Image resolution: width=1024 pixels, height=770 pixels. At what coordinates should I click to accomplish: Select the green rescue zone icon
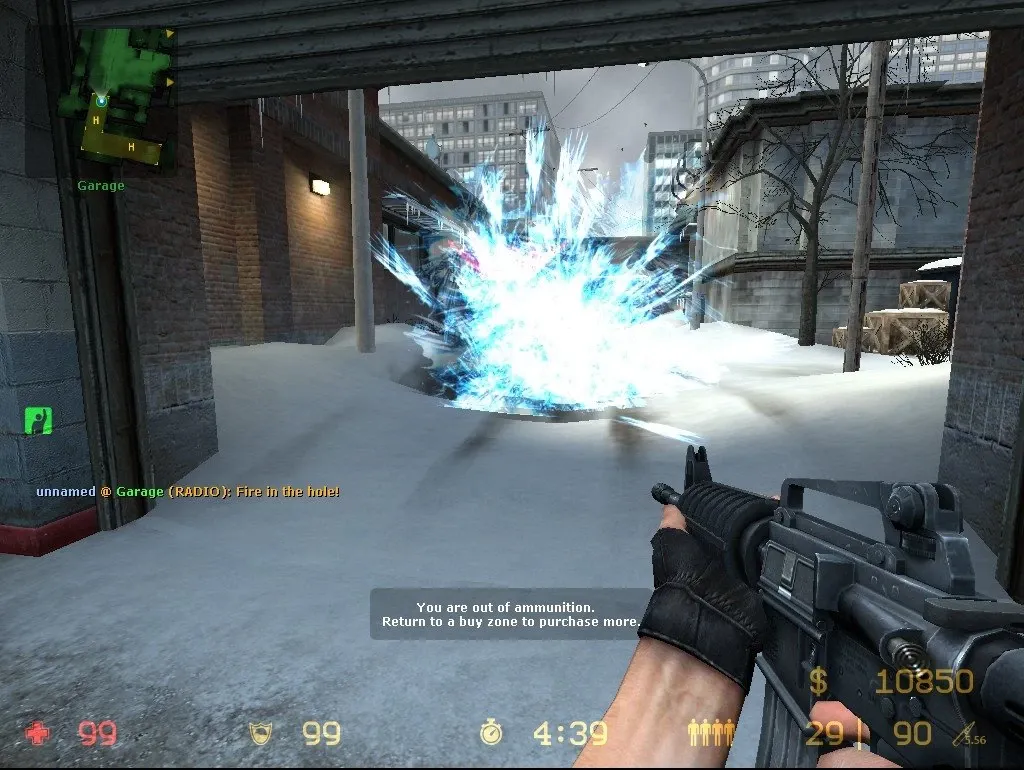38,421
